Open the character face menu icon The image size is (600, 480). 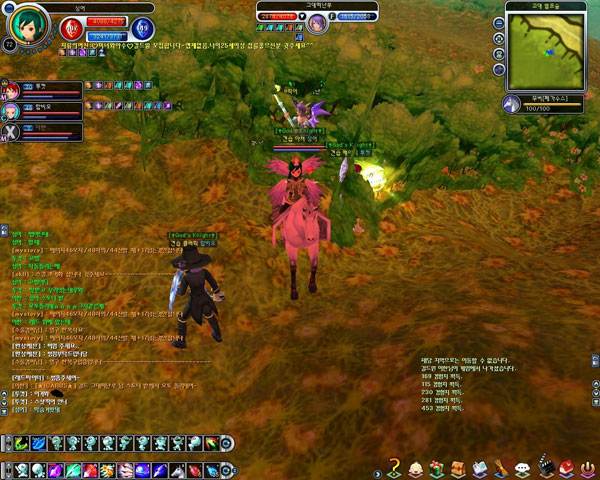pos(416,466)
